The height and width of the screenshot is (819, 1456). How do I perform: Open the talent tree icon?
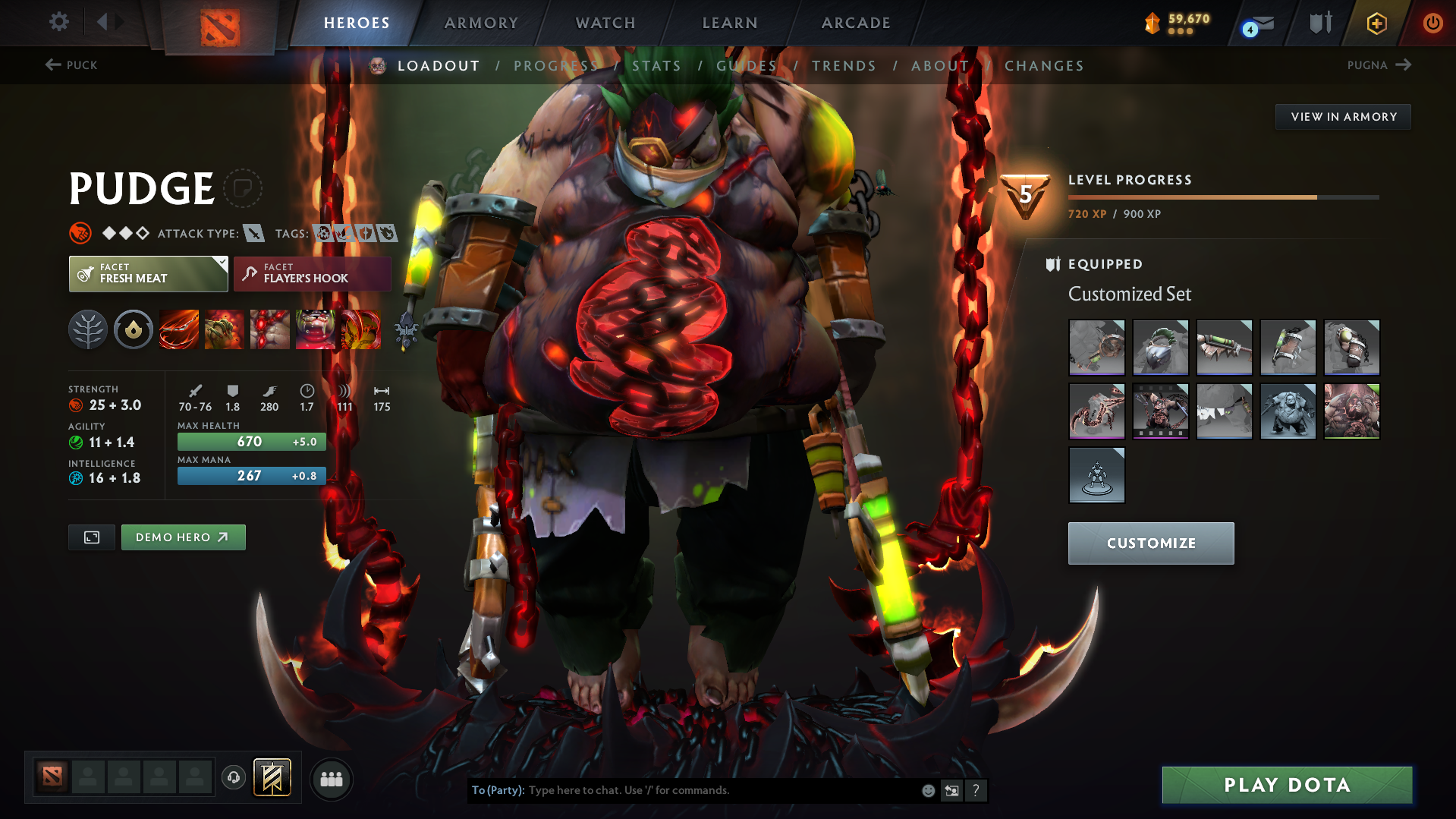[87, 329]
